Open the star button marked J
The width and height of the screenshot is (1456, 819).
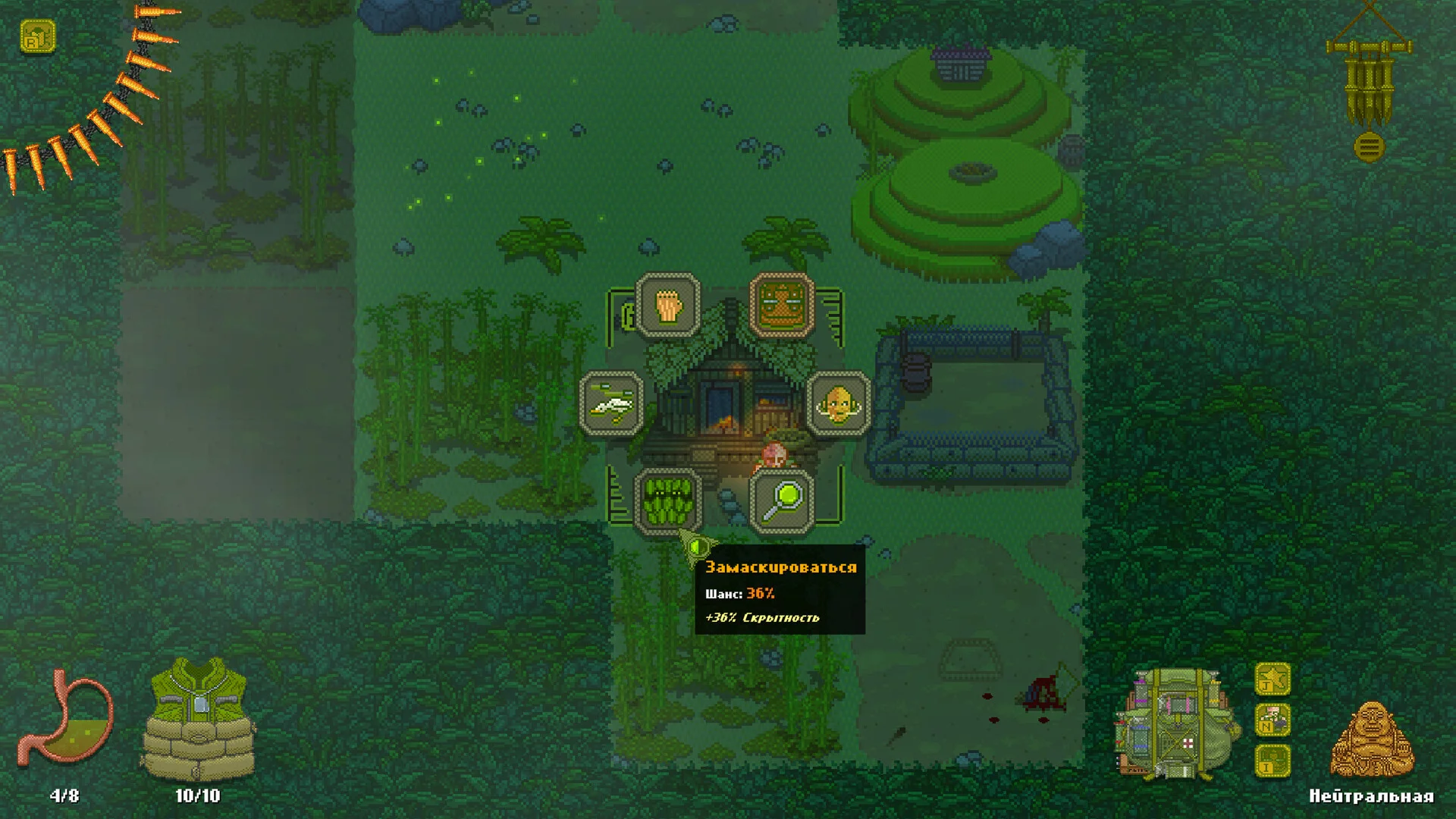click(1272, 679)
